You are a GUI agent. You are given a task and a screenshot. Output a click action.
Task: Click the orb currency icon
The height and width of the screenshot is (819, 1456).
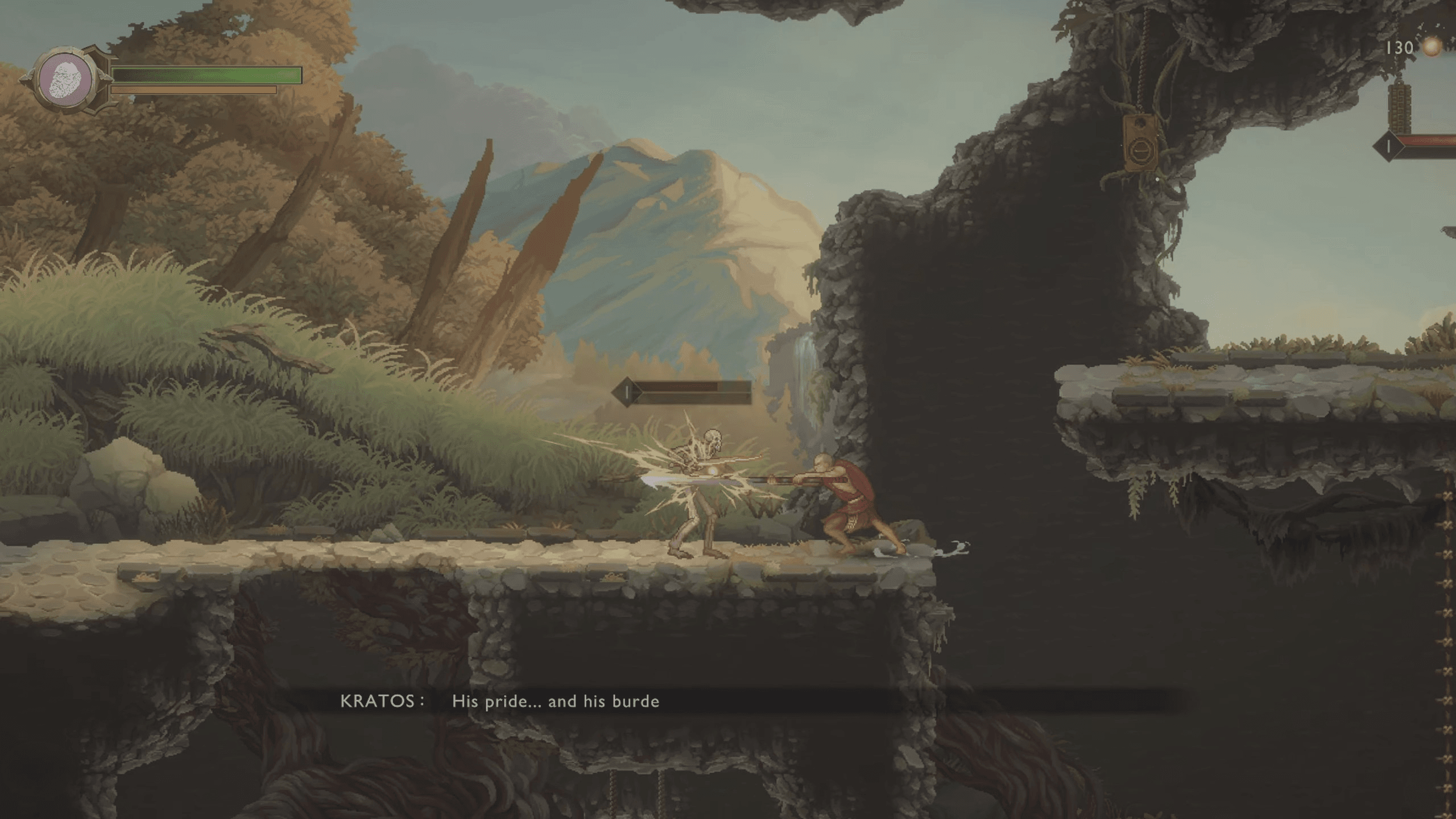[x=1431, y=48]
